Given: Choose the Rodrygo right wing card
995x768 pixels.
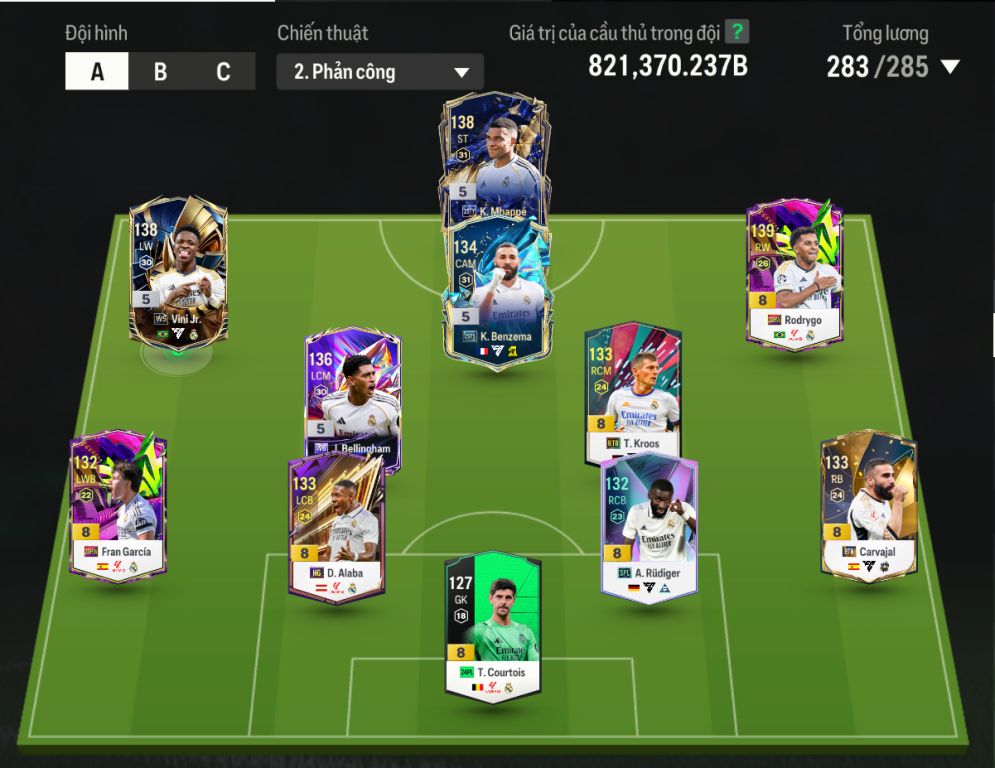Looking at the screenshot, I should coord(795,272).
